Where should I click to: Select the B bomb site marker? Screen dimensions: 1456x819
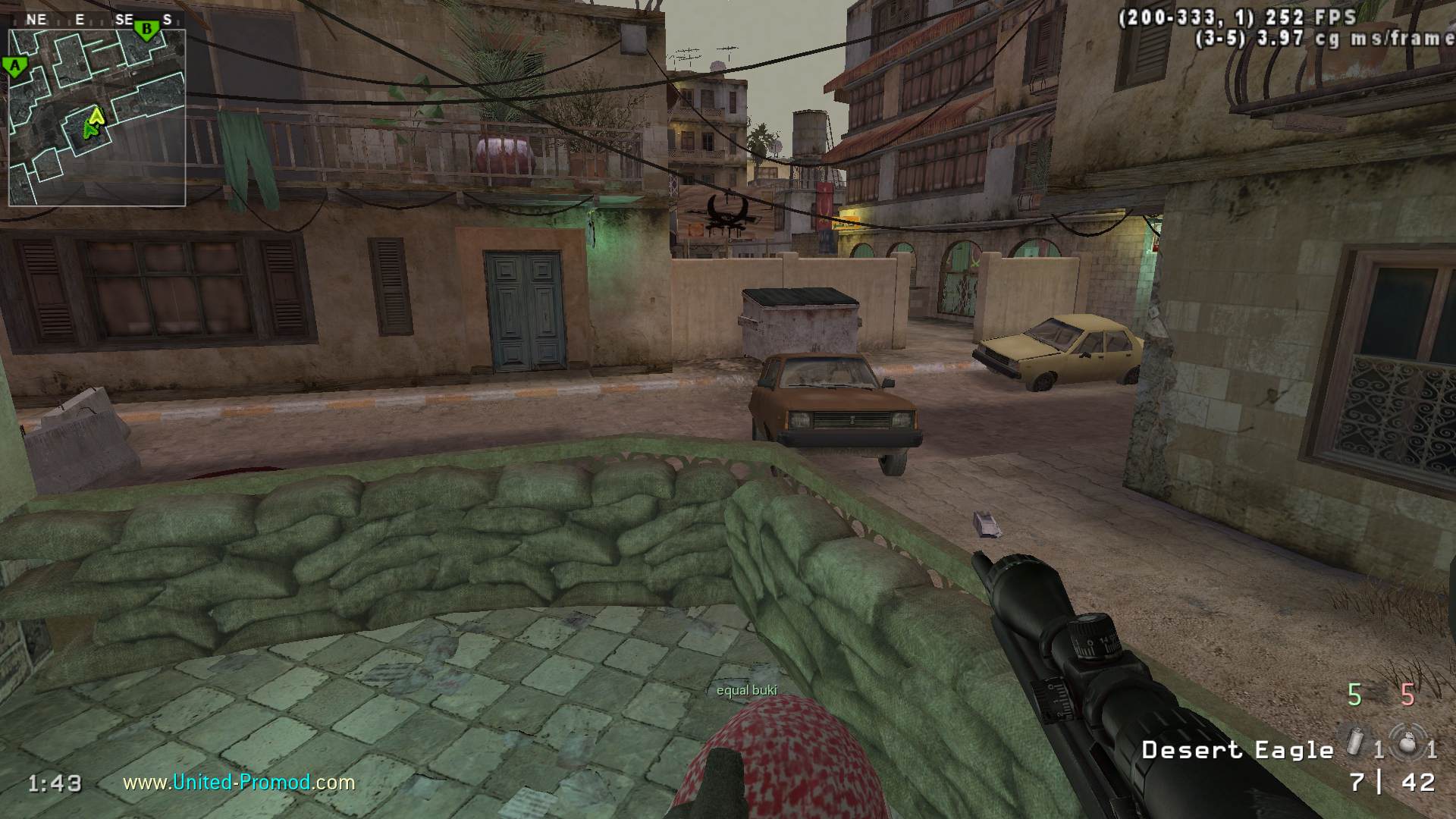(146, 30)
